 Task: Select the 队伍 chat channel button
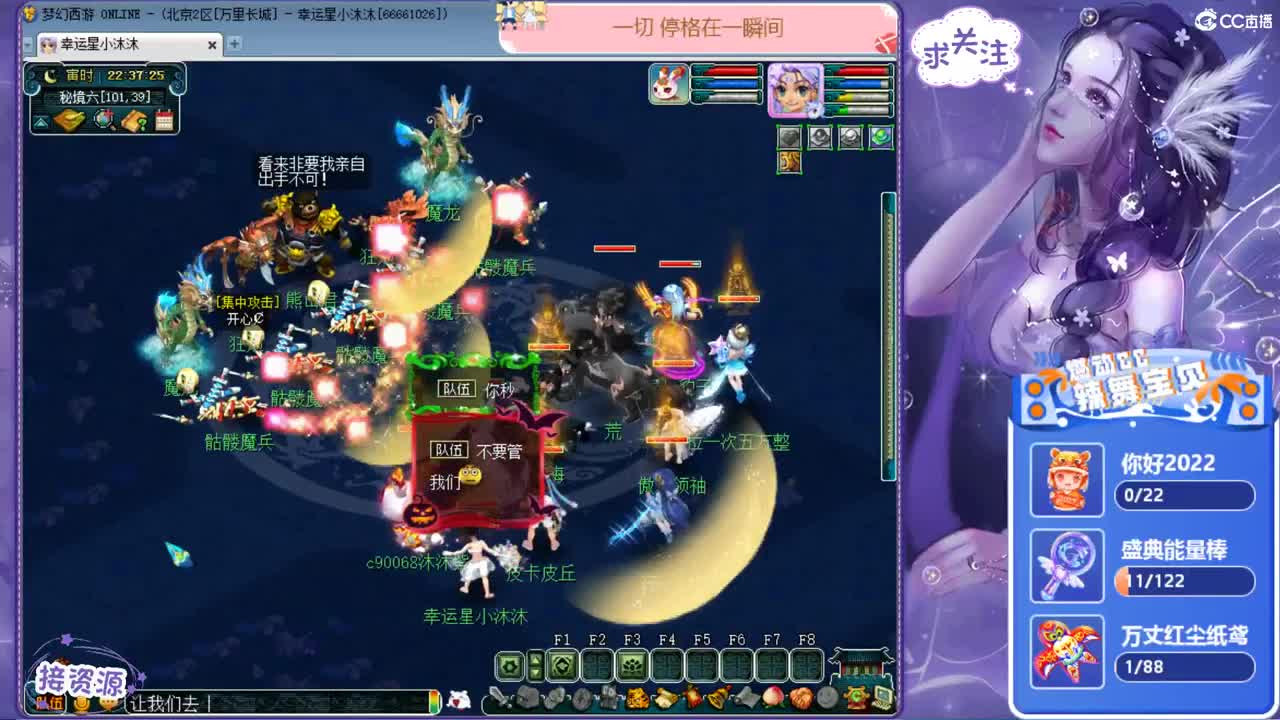point(50,705)
